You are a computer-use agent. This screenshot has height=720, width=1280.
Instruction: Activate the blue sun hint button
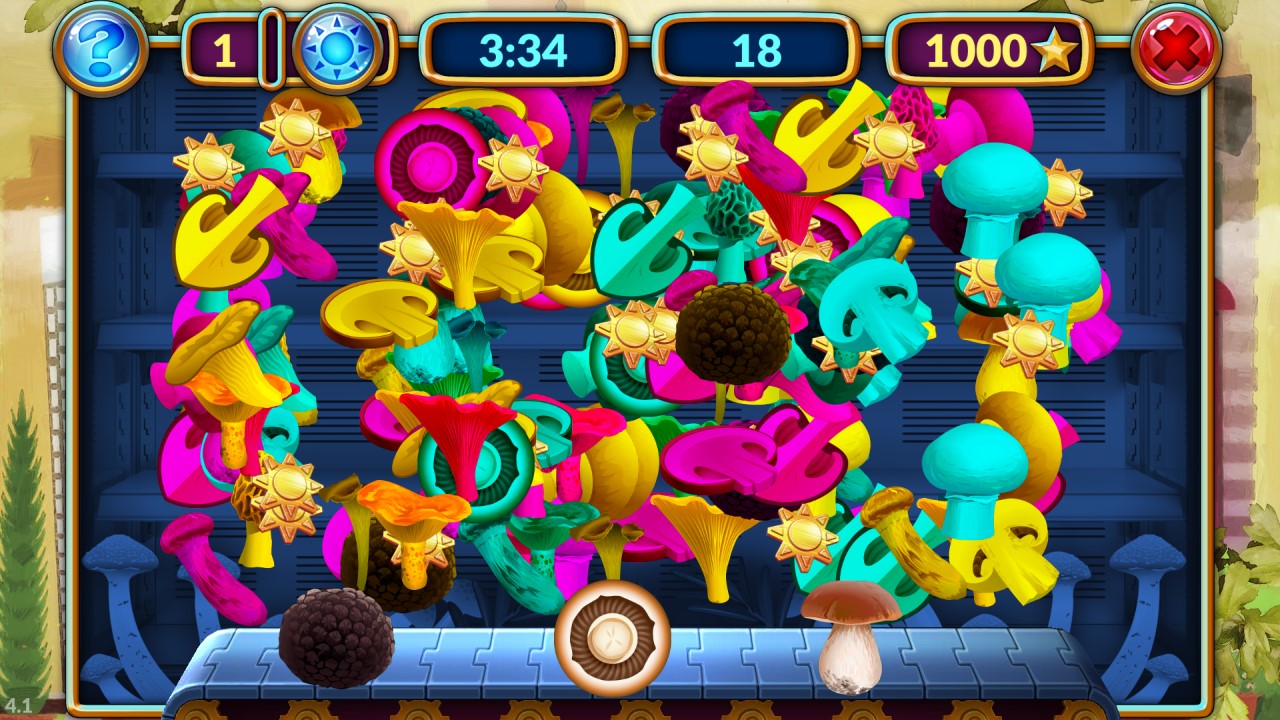[x=337, y=48]
